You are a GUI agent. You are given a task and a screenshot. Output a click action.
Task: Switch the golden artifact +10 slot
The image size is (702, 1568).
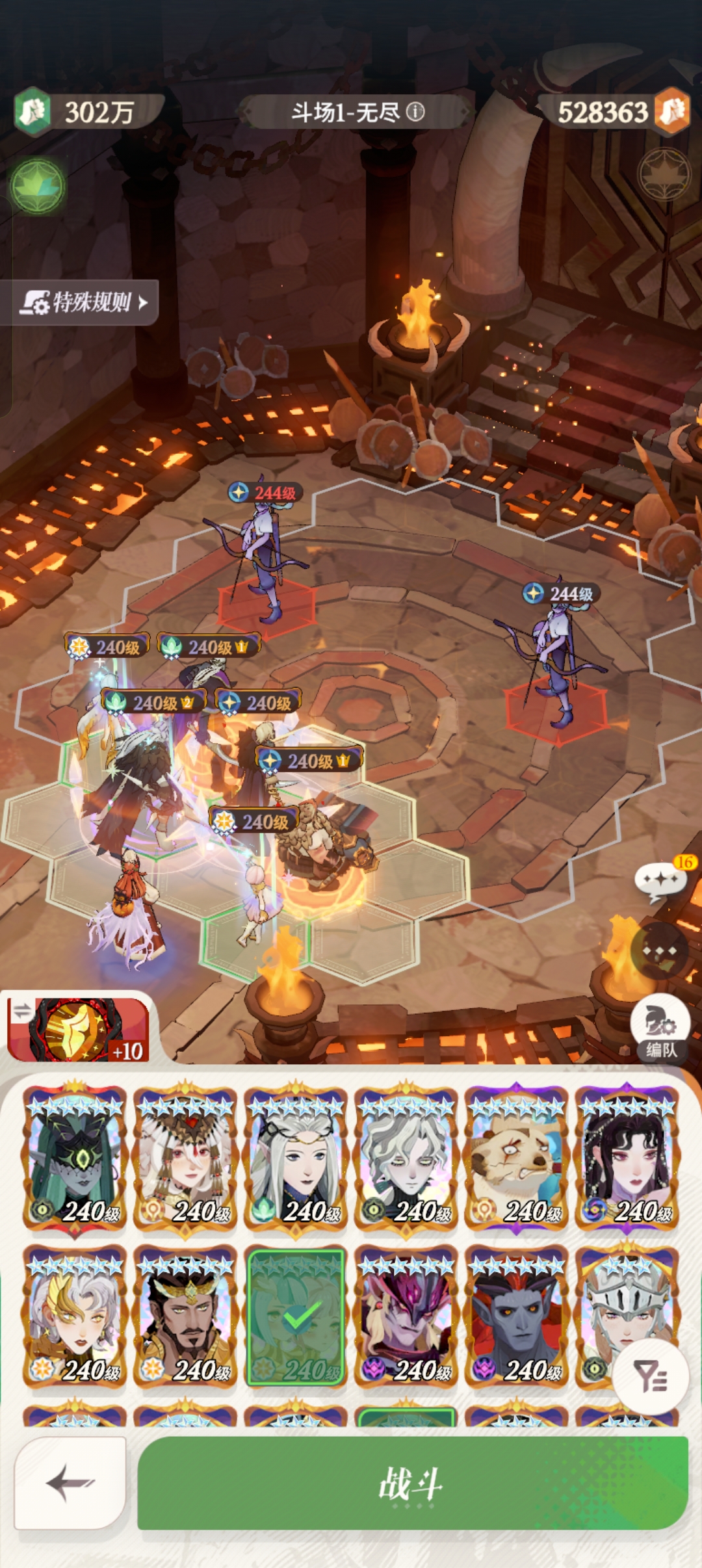(x=78, y=1030)
